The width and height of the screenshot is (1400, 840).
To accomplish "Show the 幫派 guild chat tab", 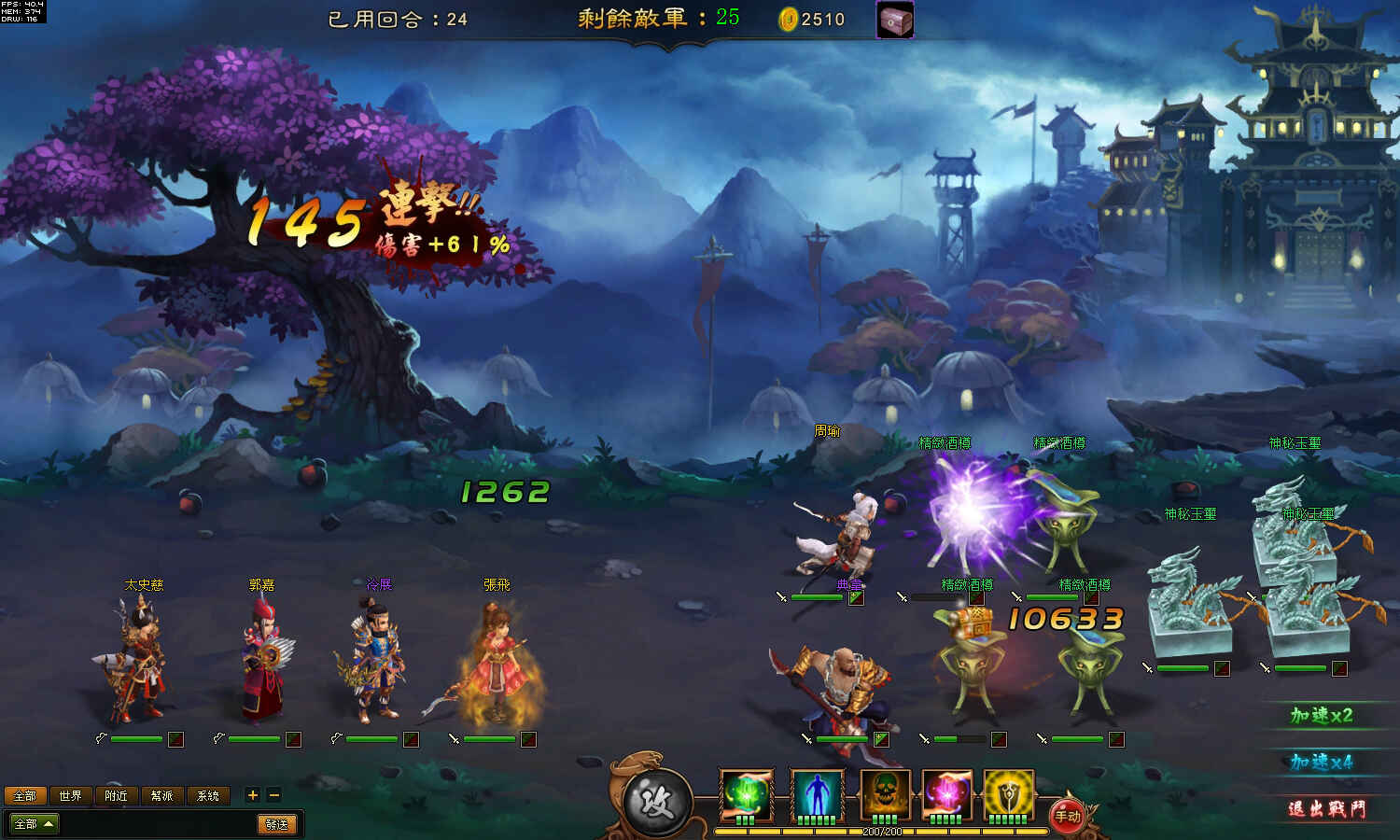I will pyautogui.click(x=162, y=795).
